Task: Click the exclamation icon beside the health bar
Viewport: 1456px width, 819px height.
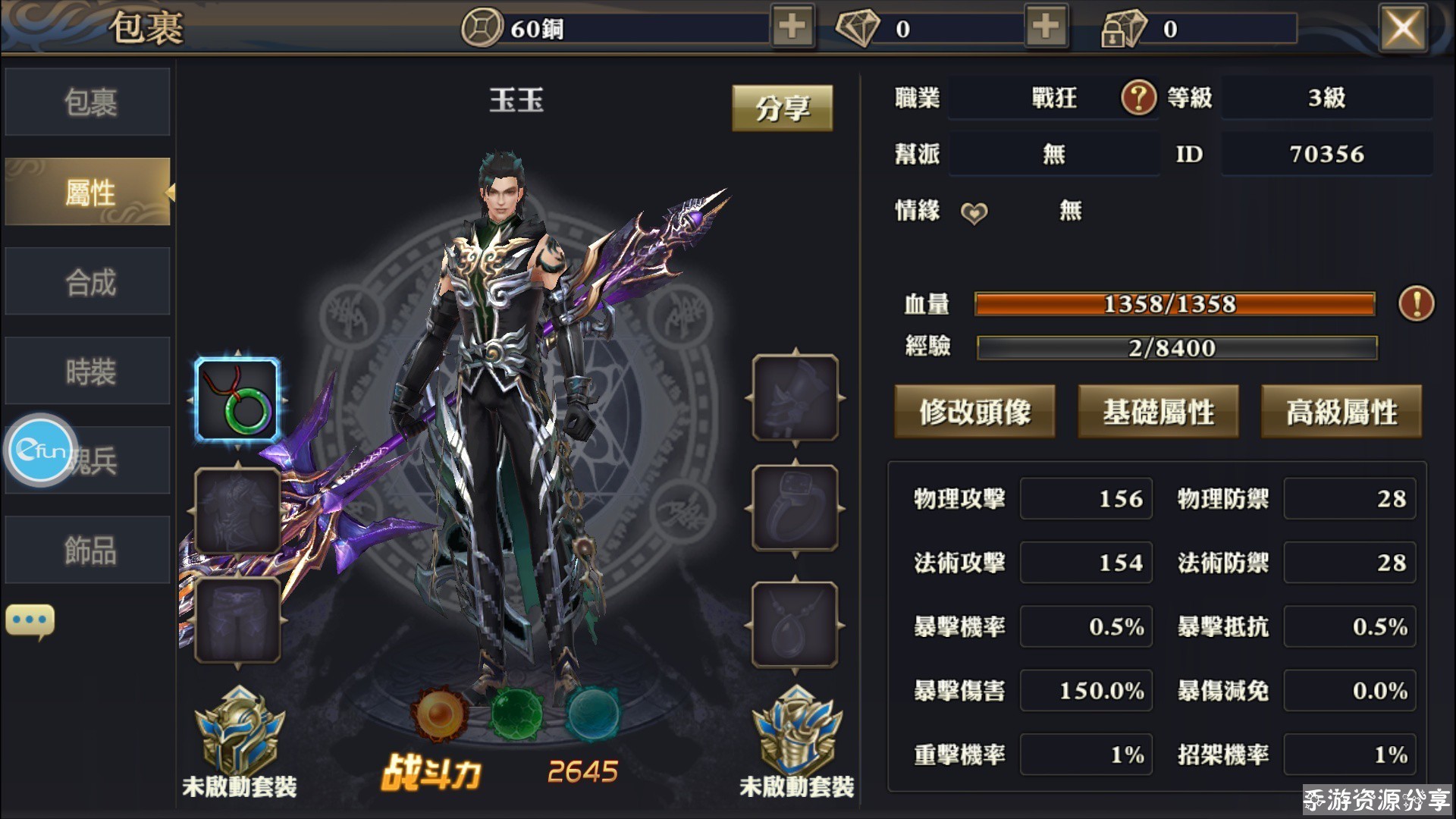Action: 1416,304
